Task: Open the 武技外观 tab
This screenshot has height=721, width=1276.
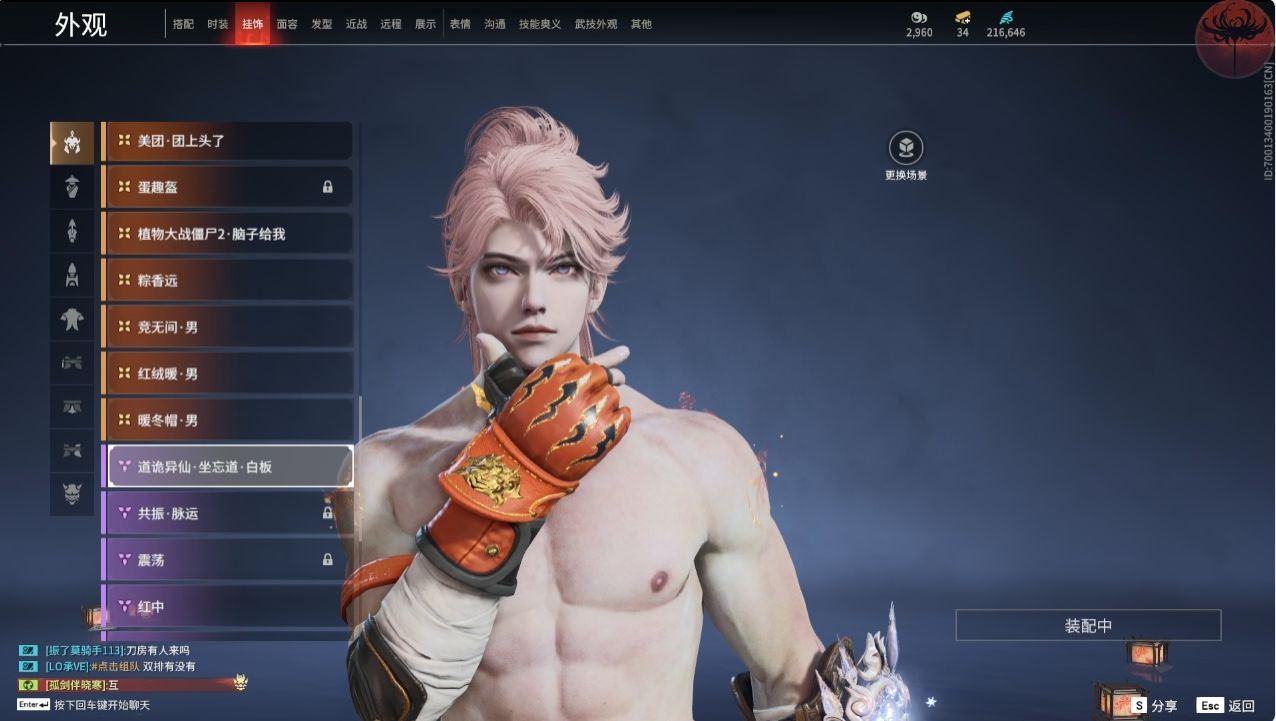Action: pos(596,24)
